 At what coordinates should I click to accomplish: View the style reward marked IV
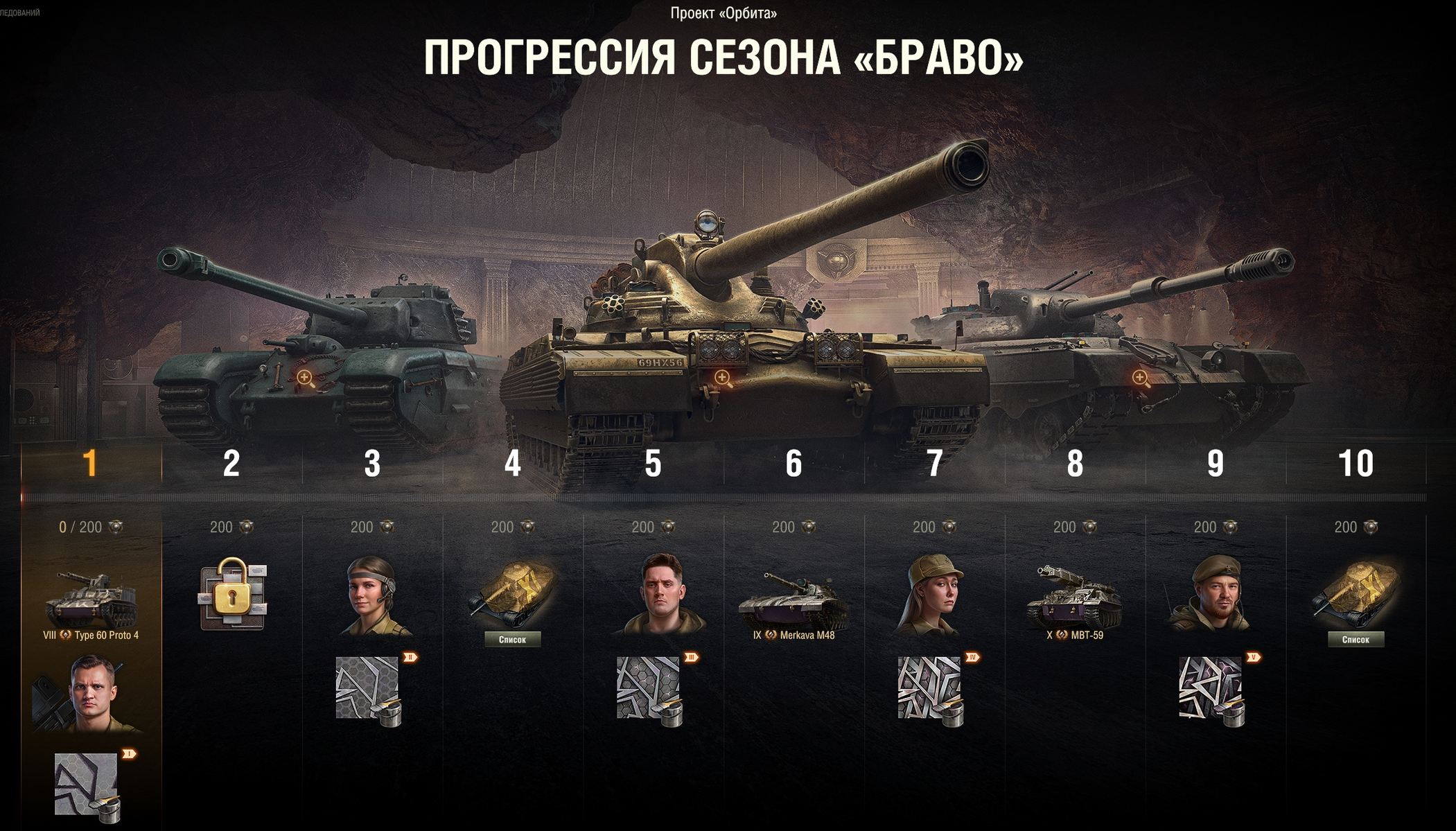pos(931,690)
